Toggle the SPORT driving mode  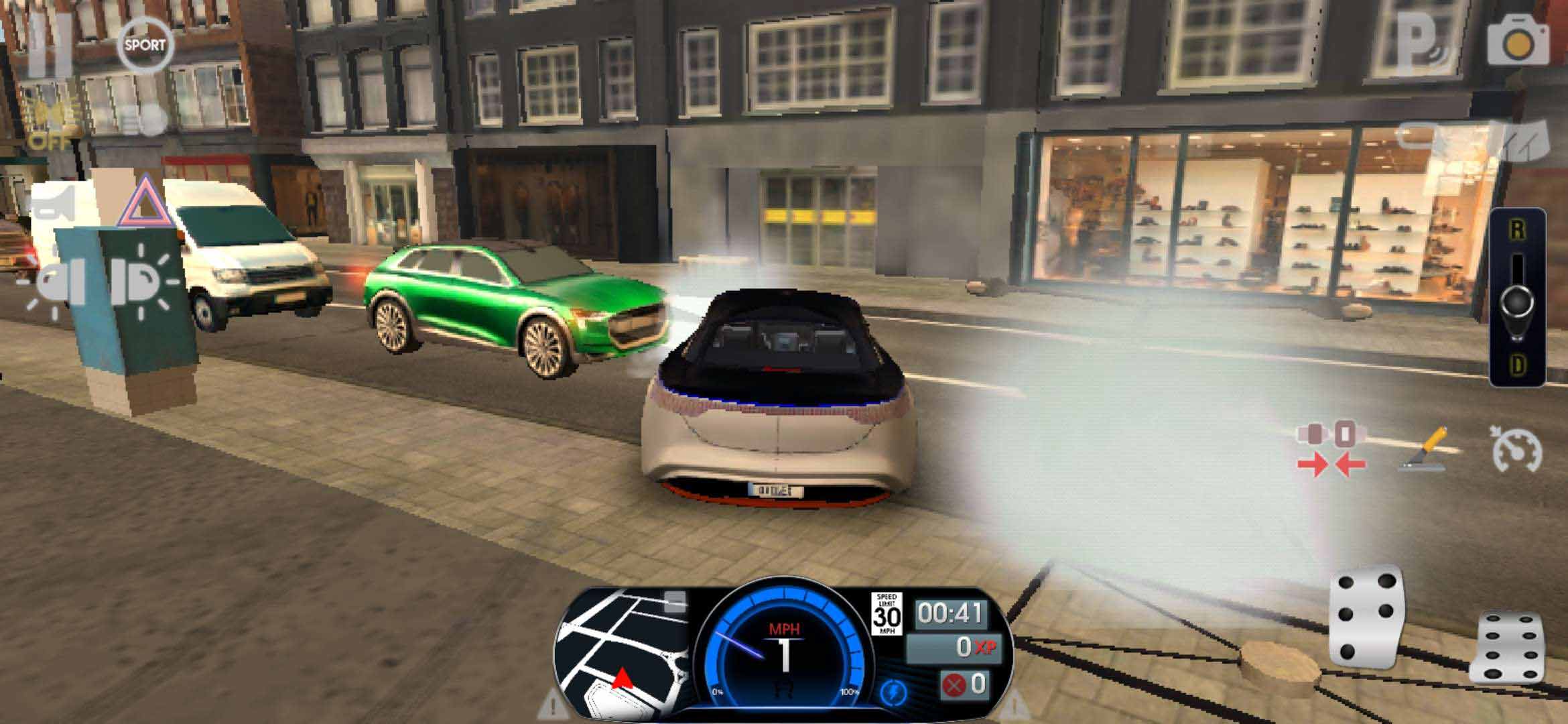click(x=145, y=46)
